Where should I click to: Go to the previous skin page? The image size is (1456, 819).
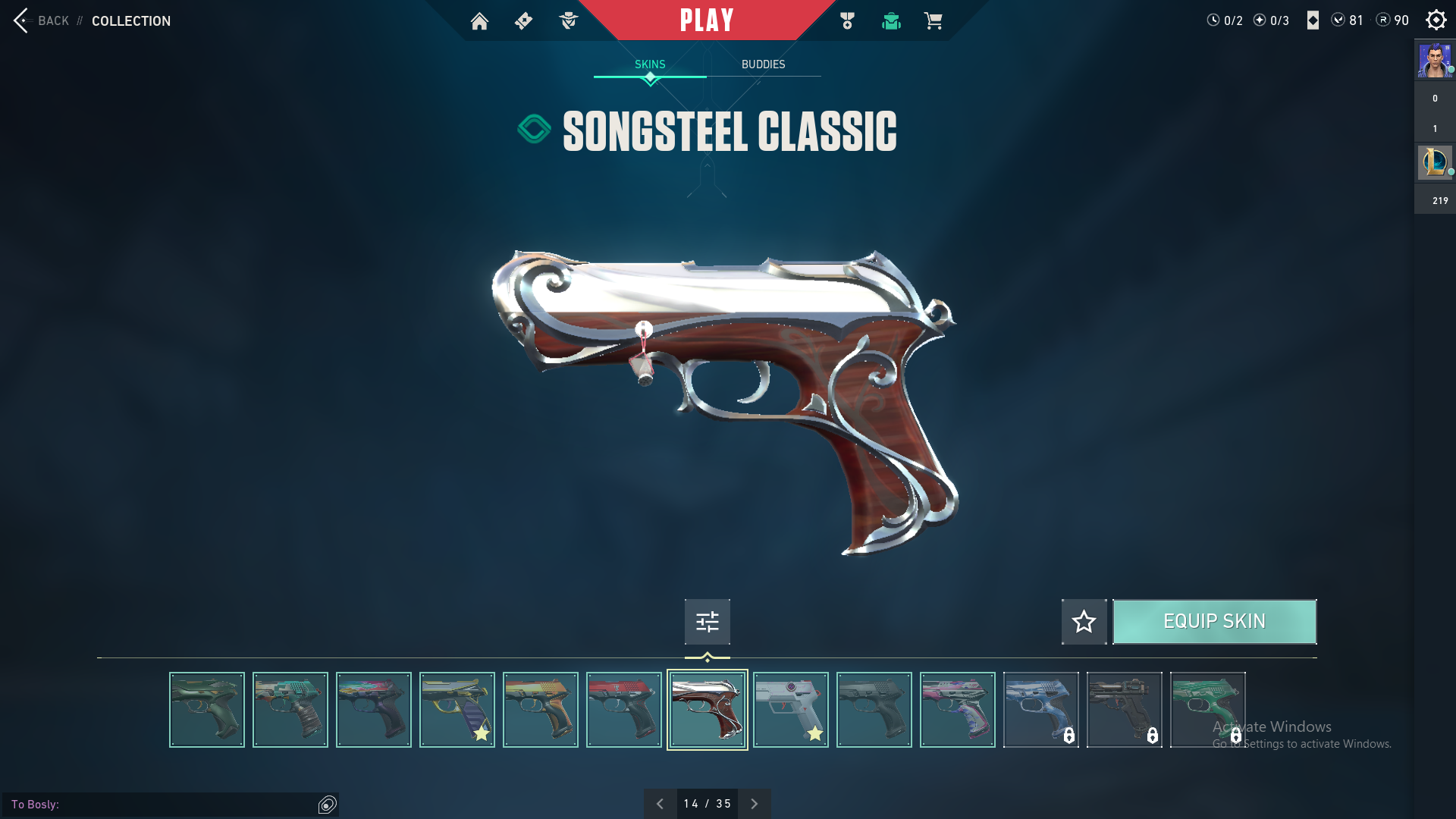click(x=660, y=804)
